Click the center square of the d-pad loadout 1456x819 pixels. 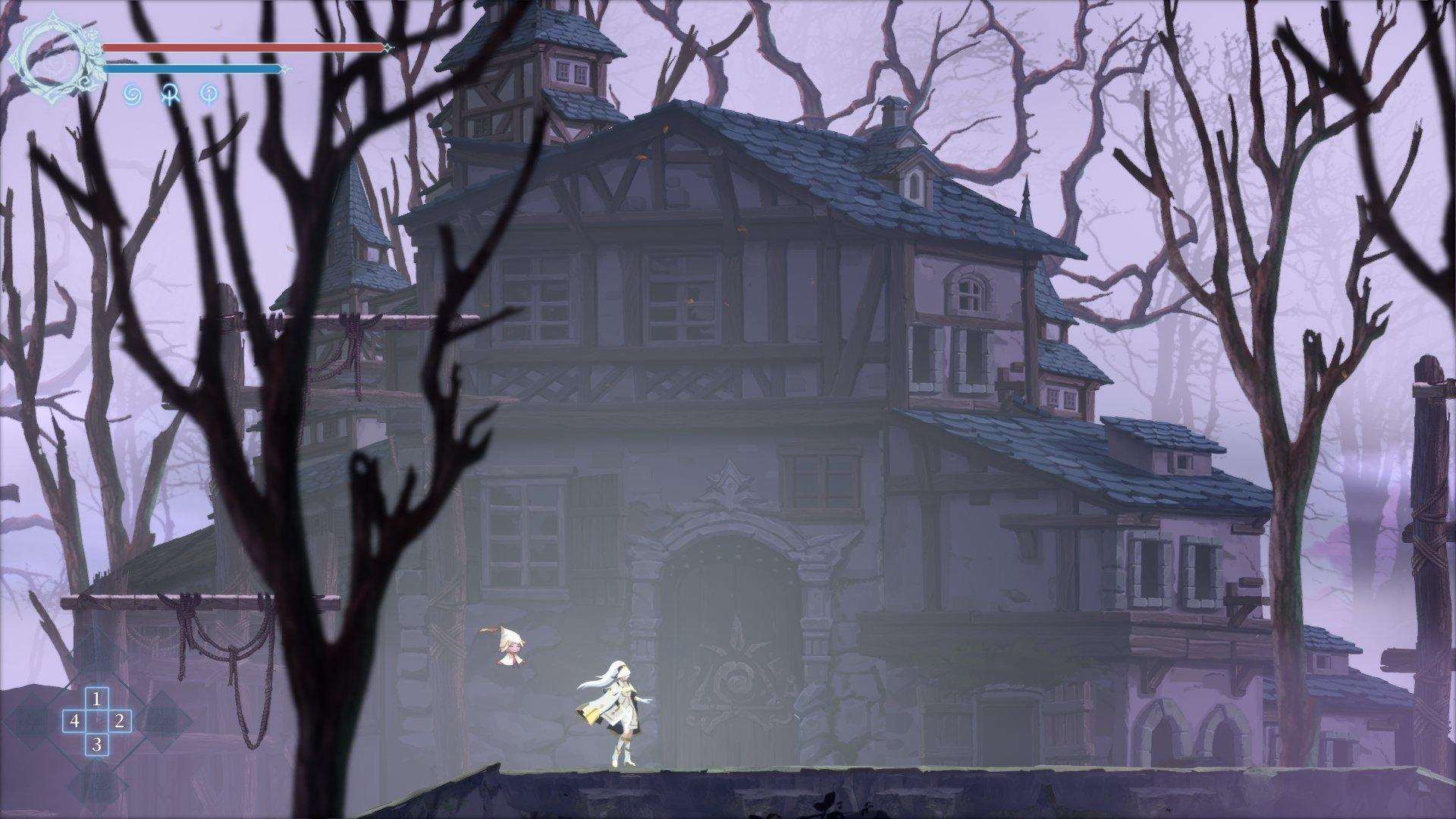tap(97, 723)
